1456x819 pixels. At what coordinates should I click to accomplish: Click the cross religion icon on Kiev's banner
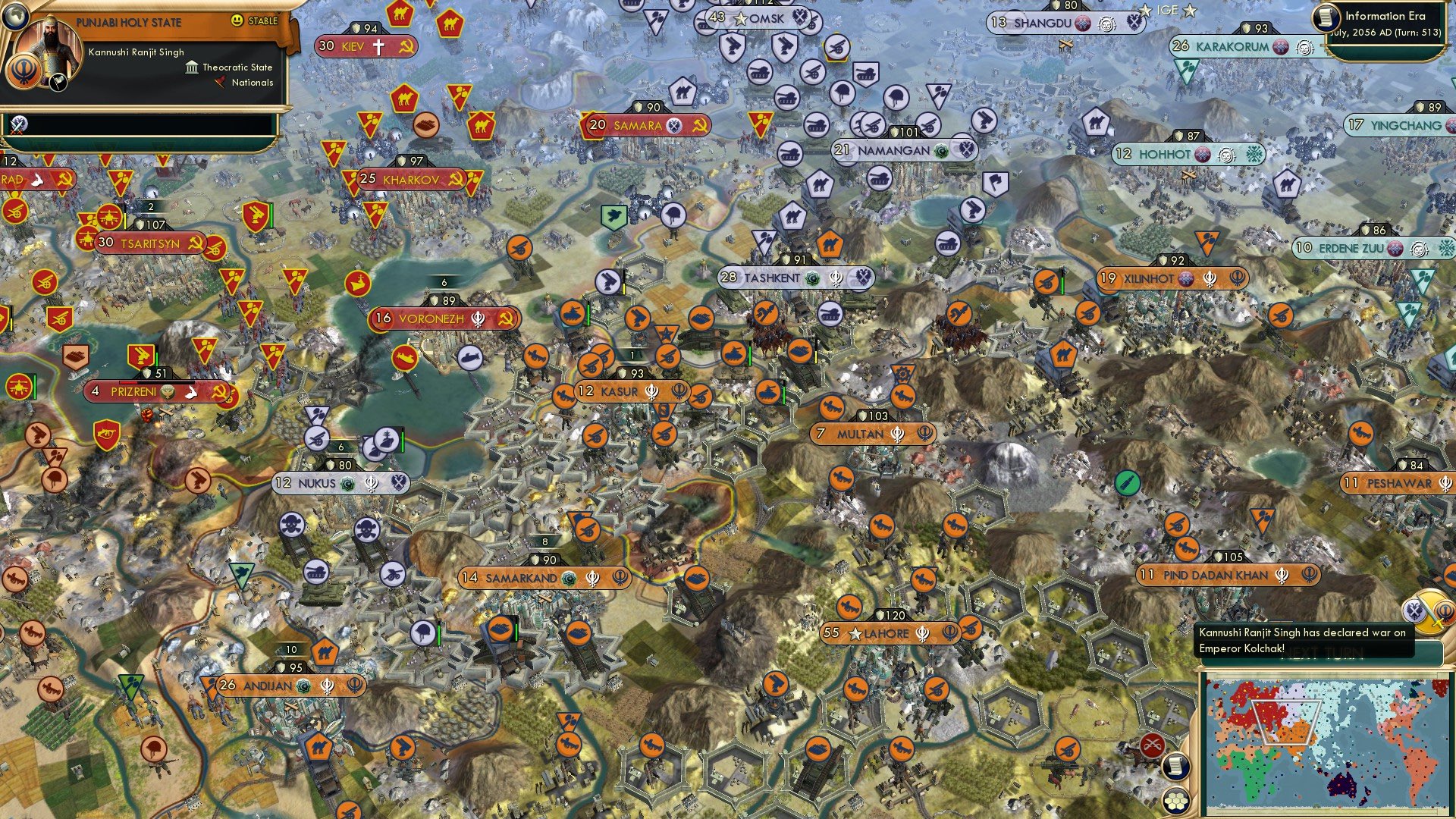[x=380, y=47]
